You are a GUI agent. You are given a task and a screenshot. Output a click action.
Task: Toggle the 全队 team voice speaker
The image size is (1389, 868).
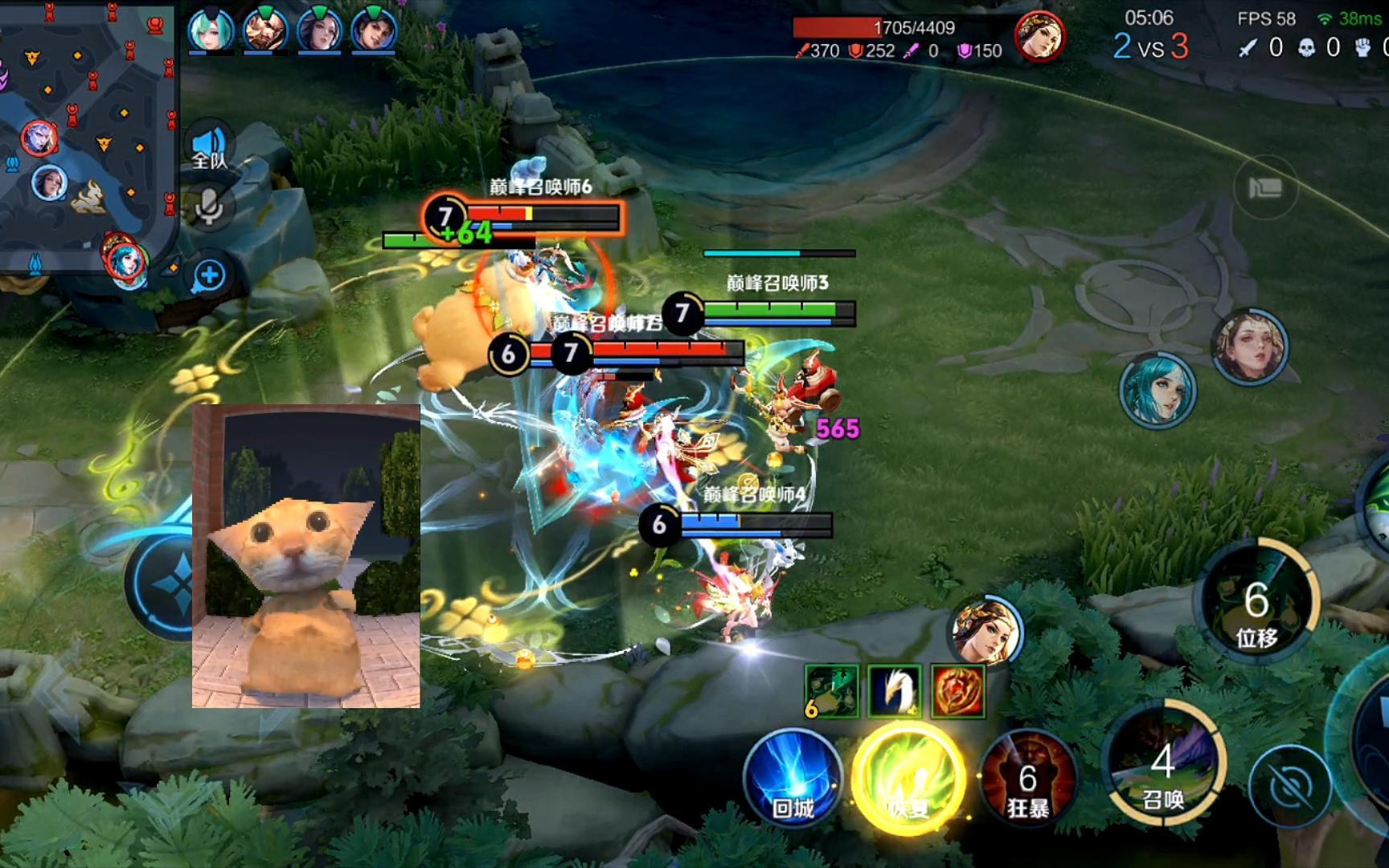[209, 149]
